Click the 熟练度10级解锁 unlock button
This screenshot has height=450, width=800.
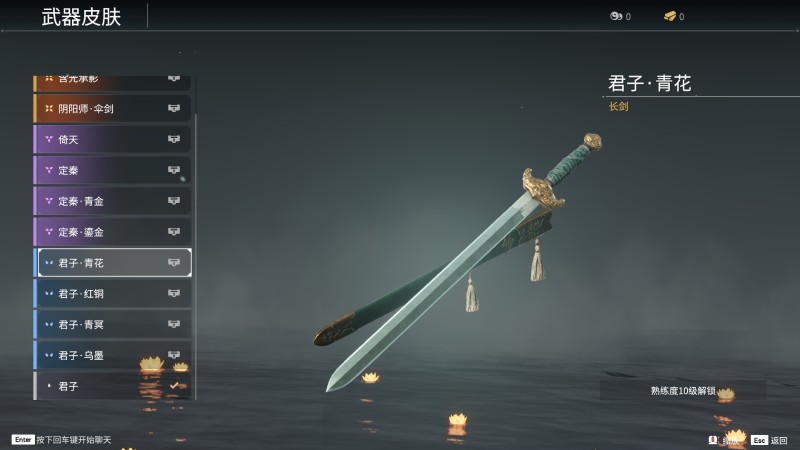683,390
